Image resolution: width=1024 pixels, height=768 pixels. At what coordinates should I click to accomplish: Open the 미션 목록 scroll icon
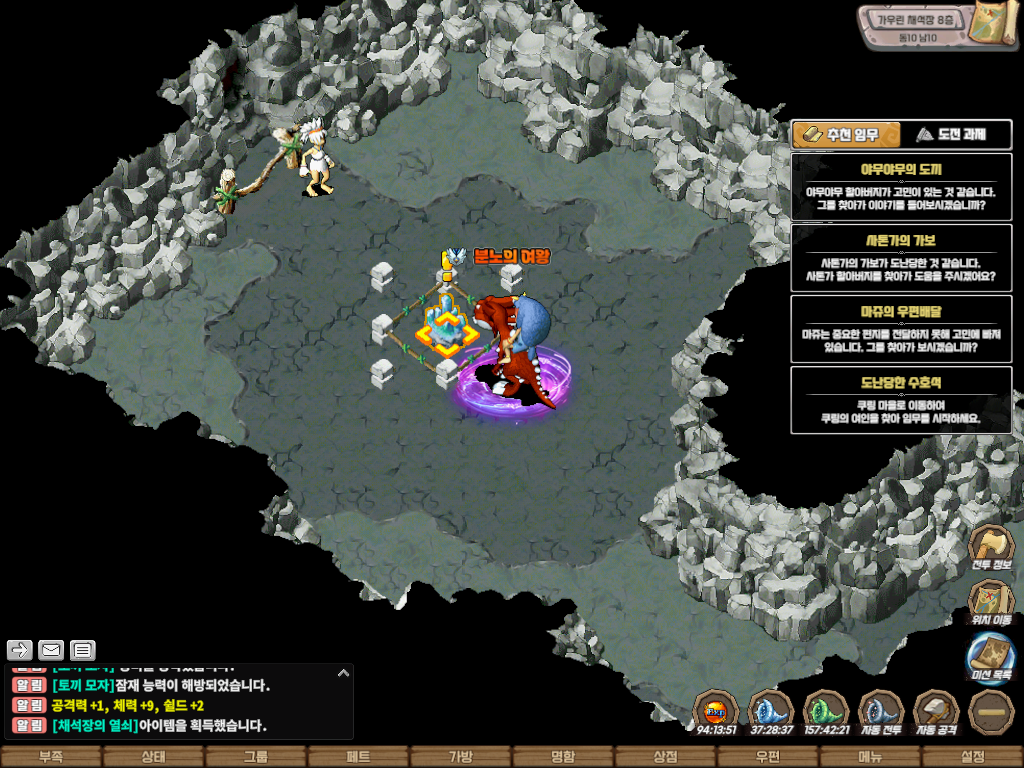click(x=991, y=655)
